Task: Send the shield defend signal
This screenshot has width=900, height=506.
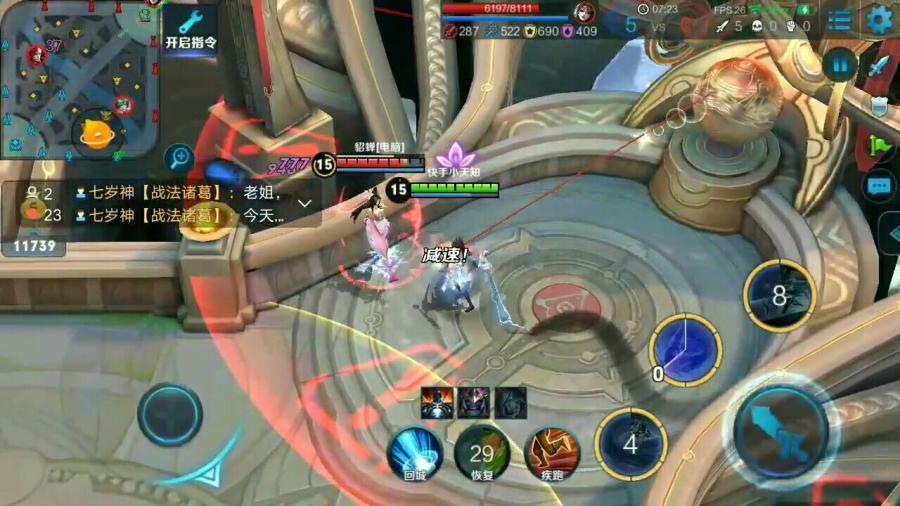Action: point(879,106)
